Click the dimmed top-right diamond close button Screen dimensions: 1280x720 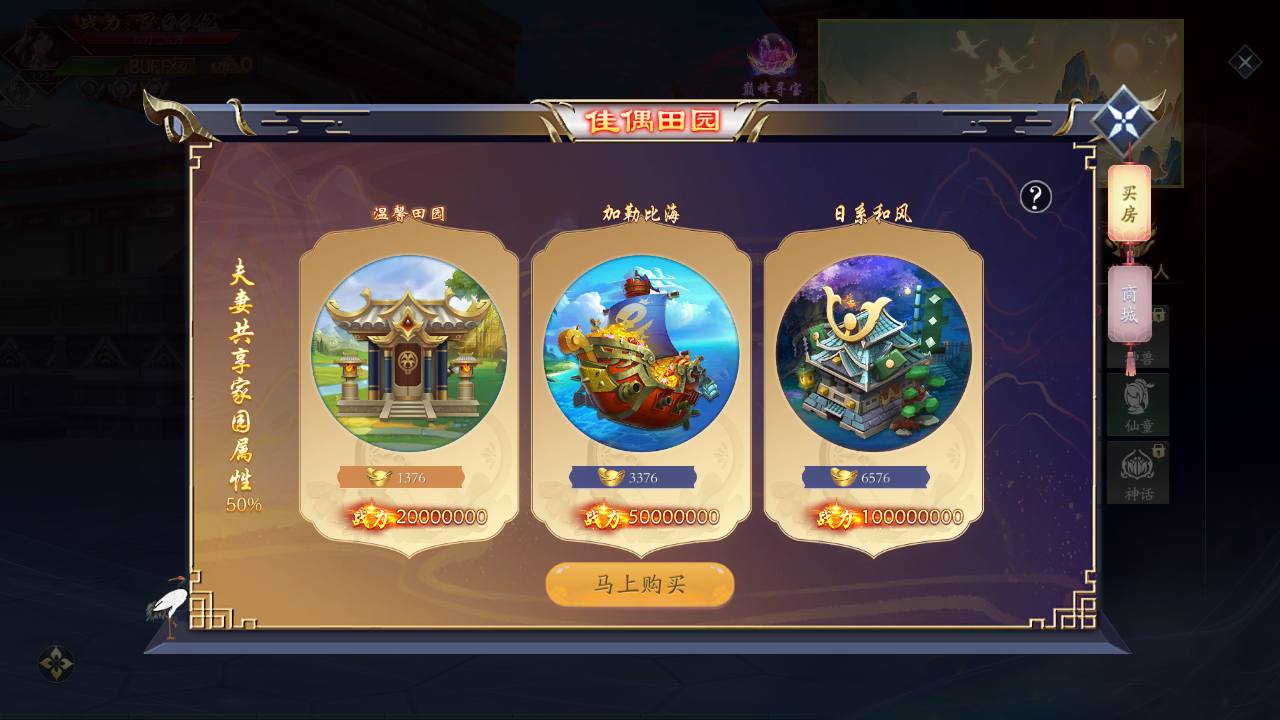point(1245,64)
